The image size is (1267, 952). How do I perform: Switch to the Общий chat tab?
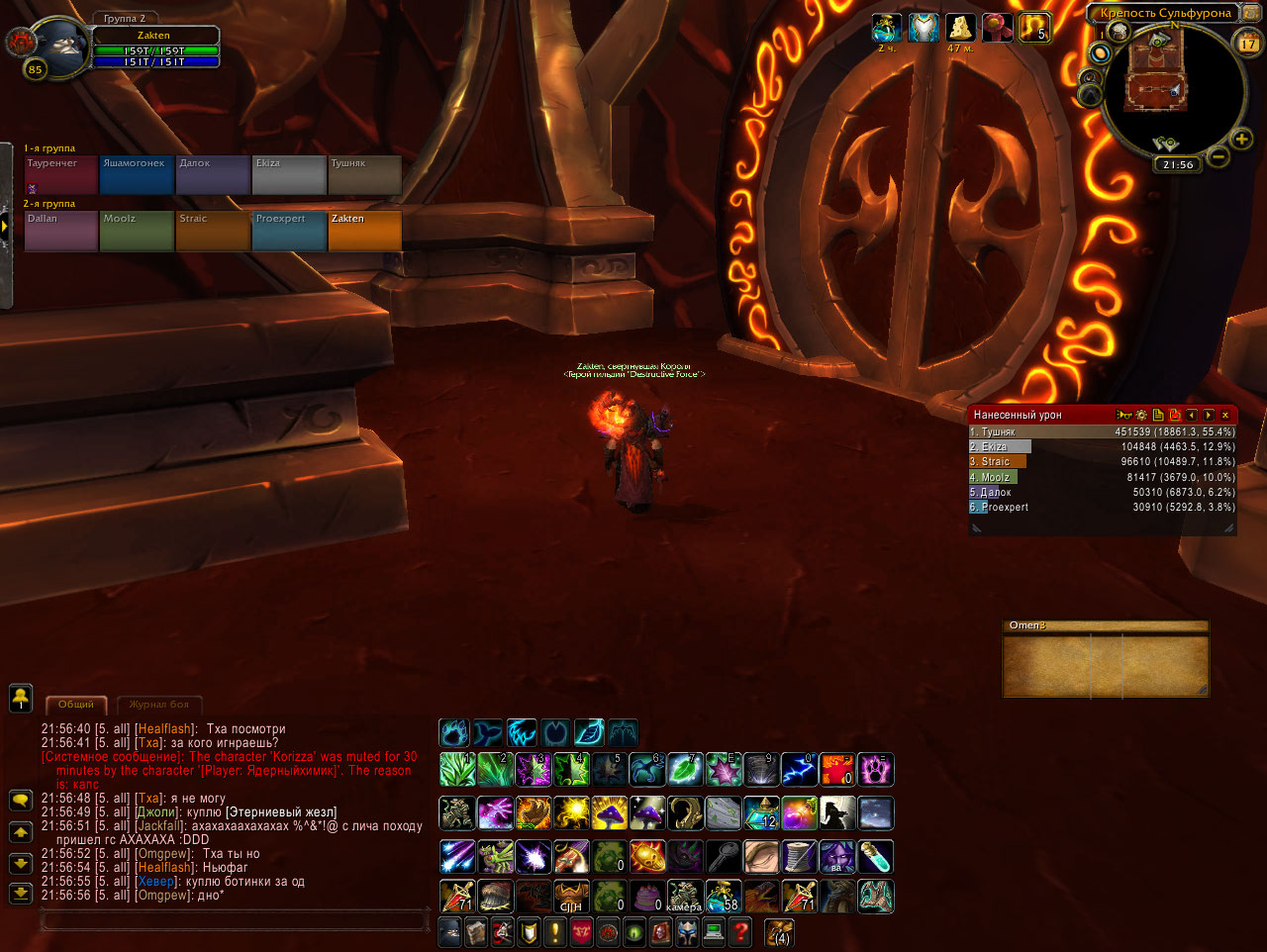pyautogui.click(x=76, y=705)
